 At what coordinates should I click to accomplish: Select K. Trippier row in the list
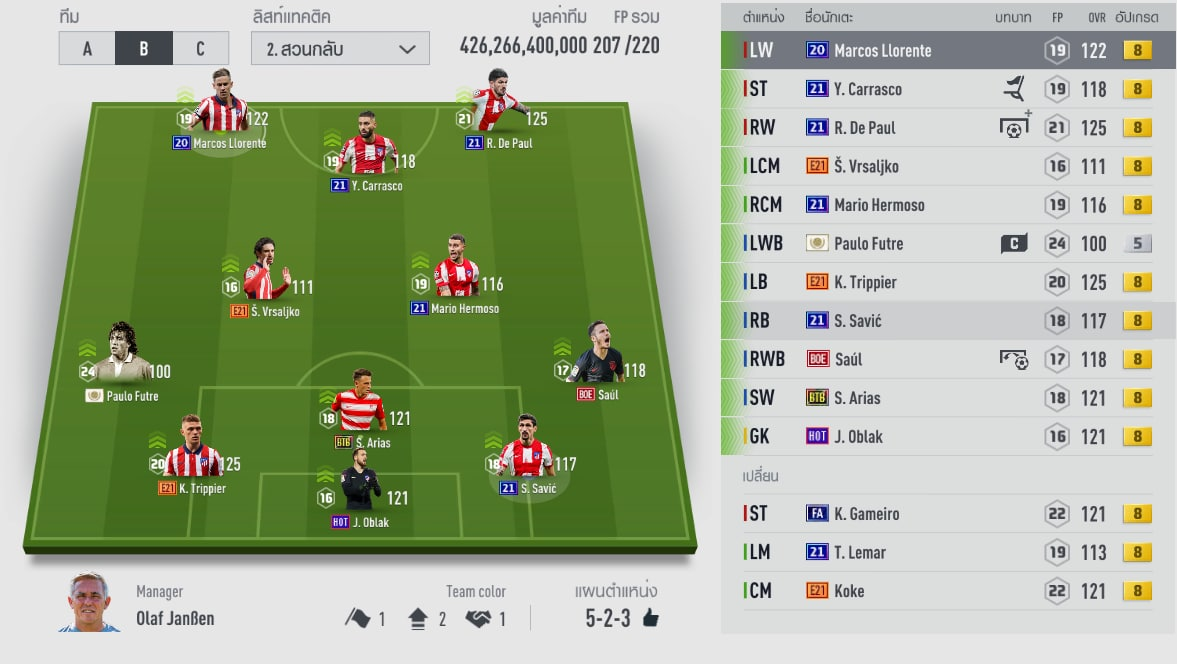(x=946, y=282)
